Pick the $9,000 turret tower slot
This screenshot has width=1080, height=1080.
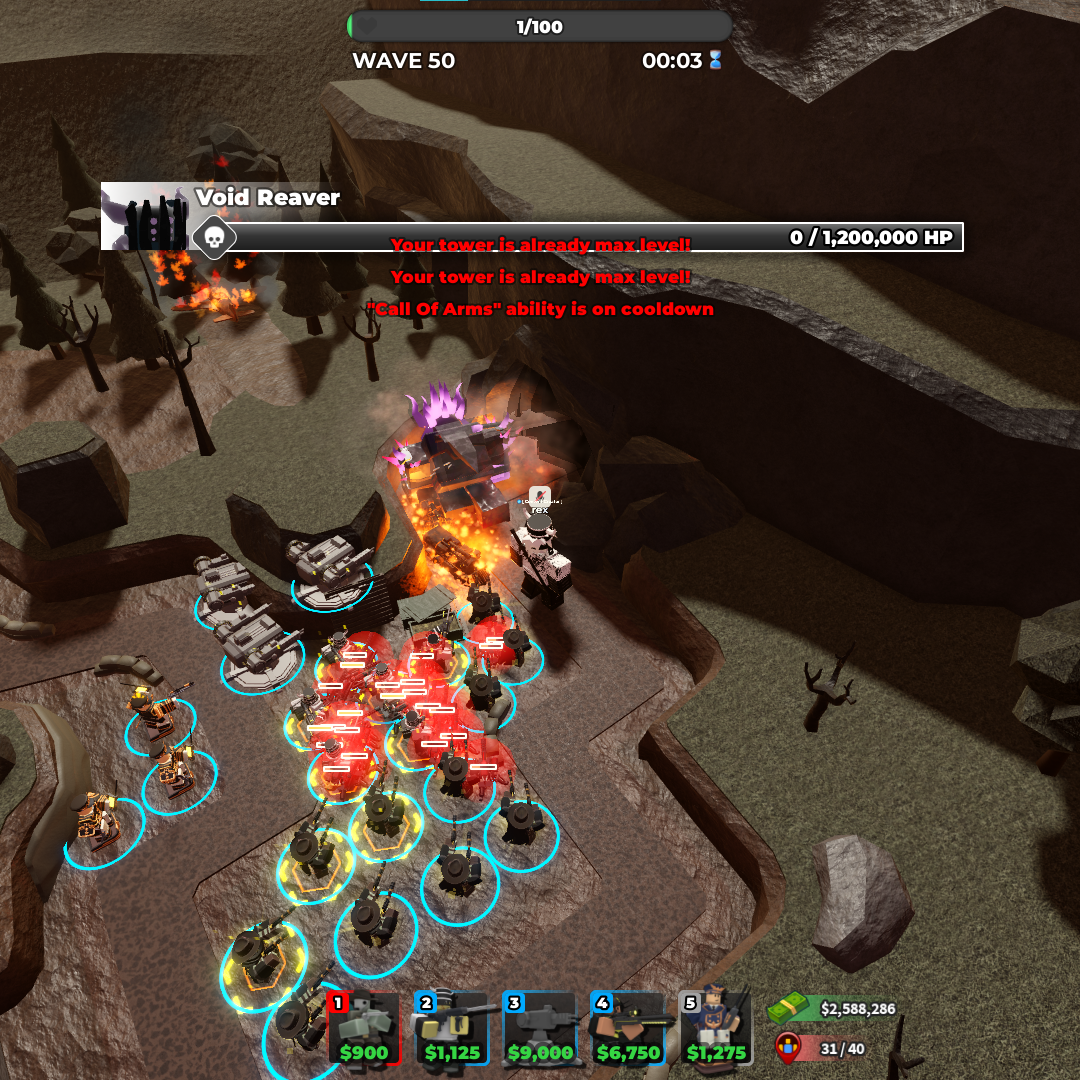[540, 1028]
